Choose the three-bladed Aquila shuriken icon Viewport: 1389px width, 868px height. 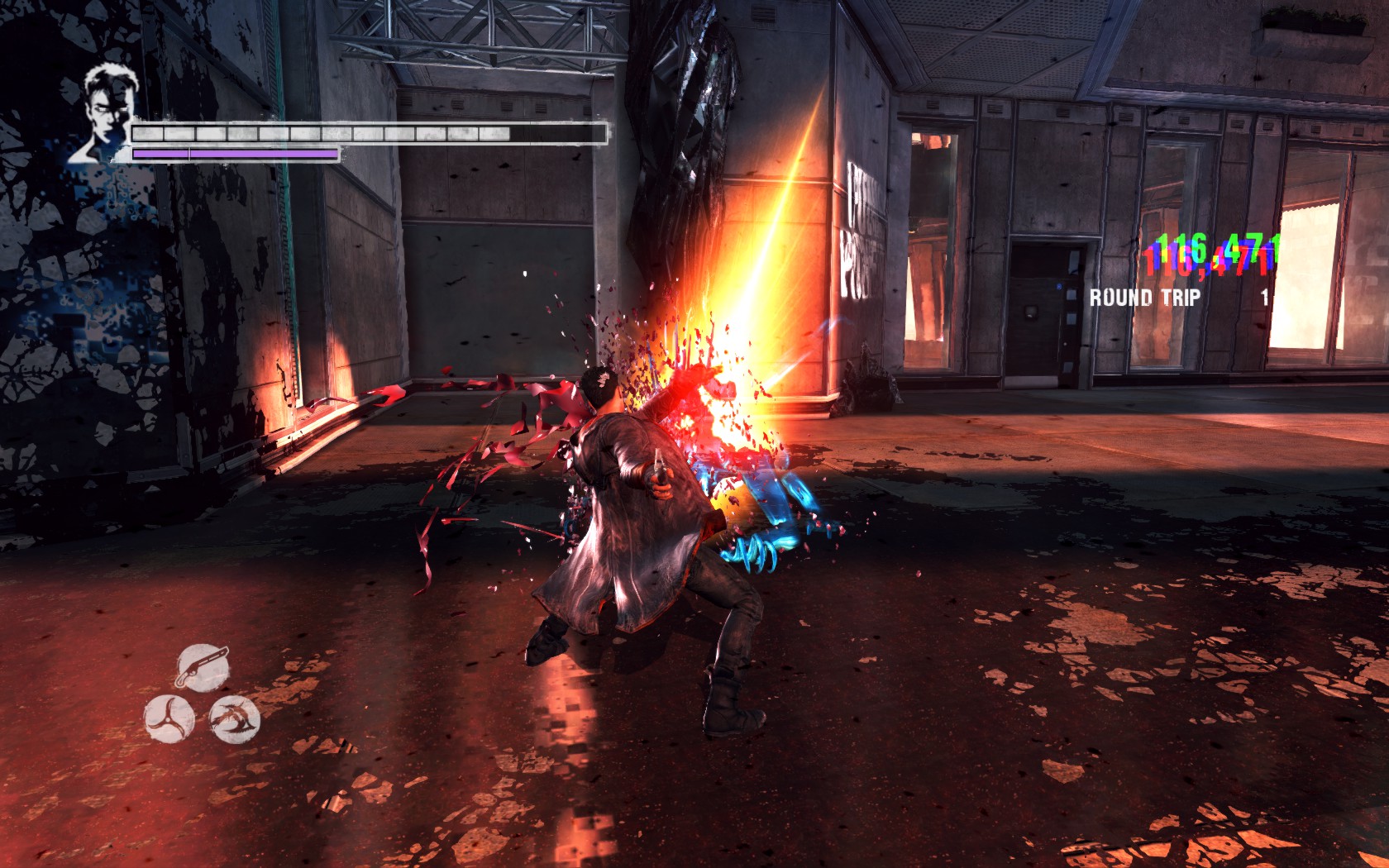[x=169, y=718]
